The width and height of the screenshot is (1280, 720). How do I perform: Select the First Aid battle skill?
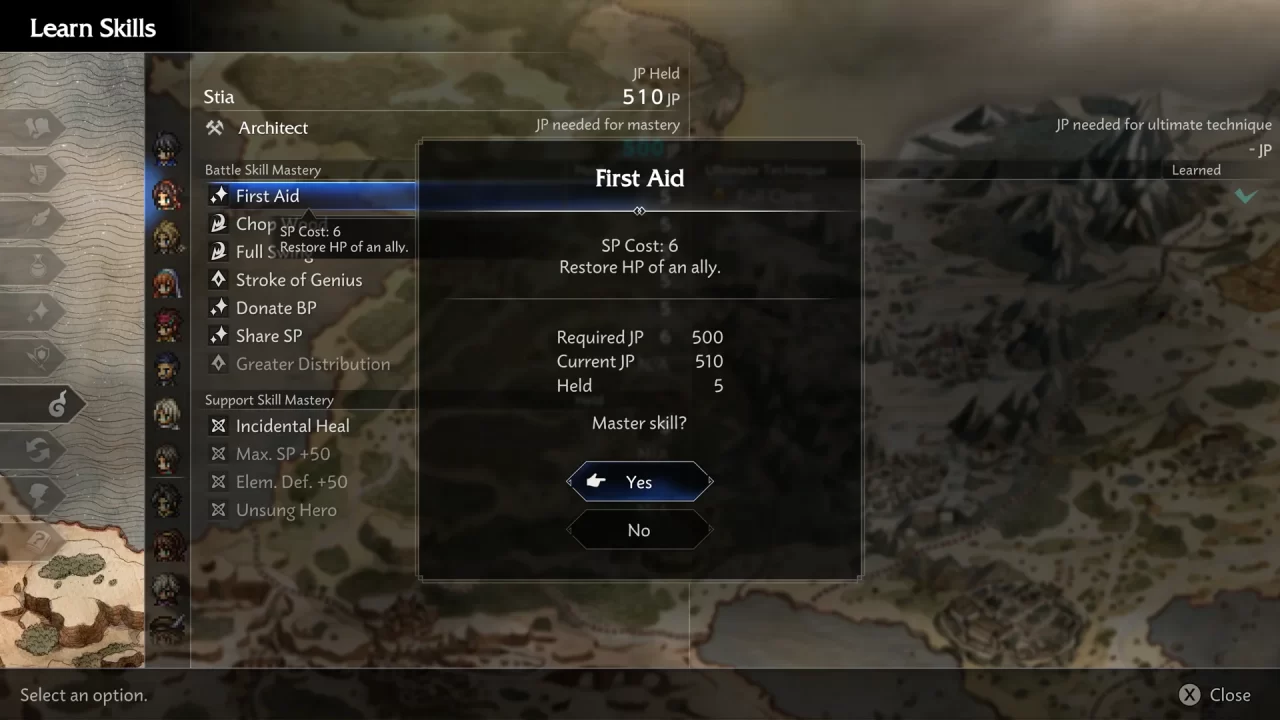pyautogui.click(x=267, y=196)
